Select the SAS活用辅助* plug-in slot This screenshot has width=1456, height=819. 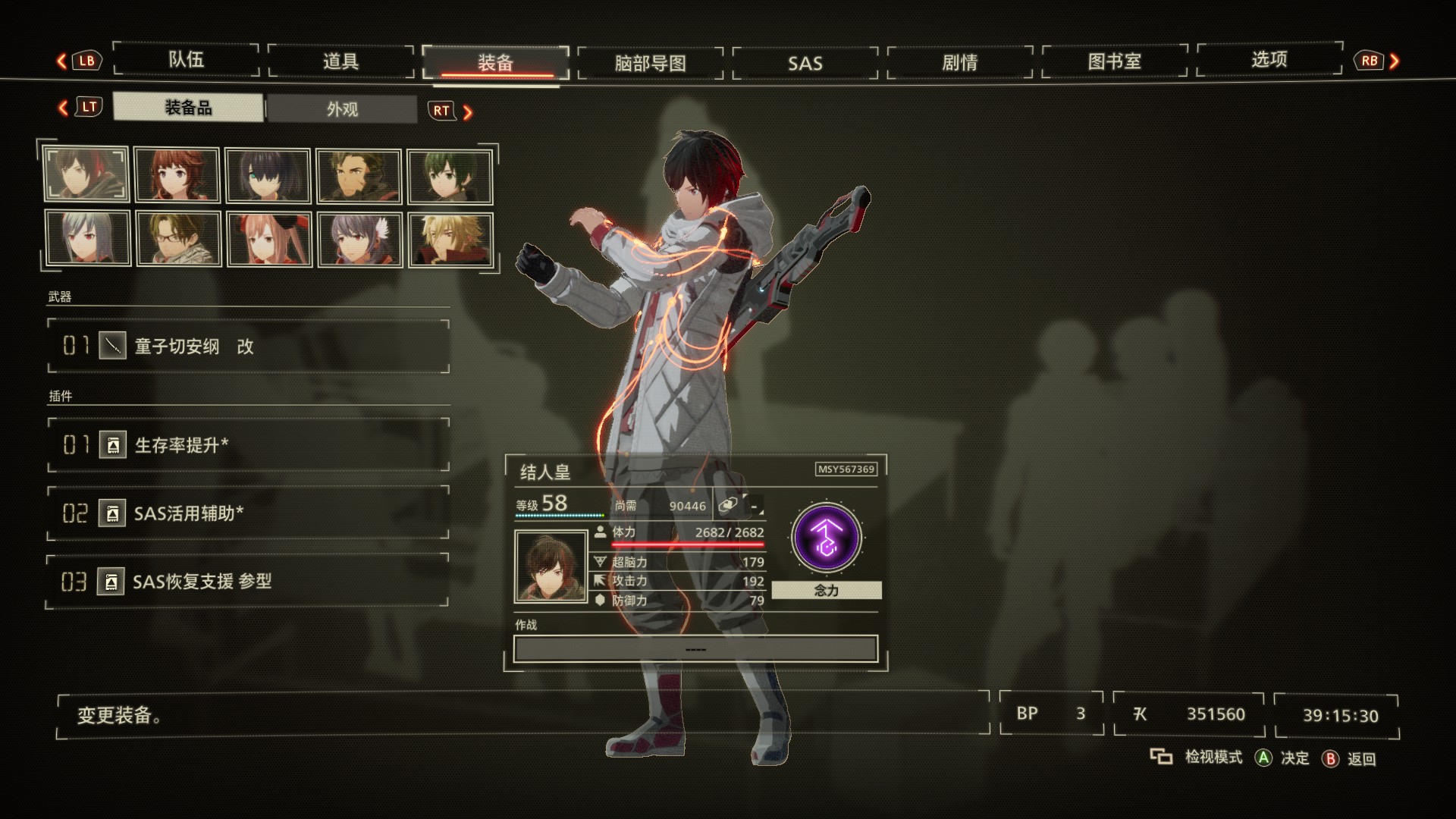click(248, 513)
